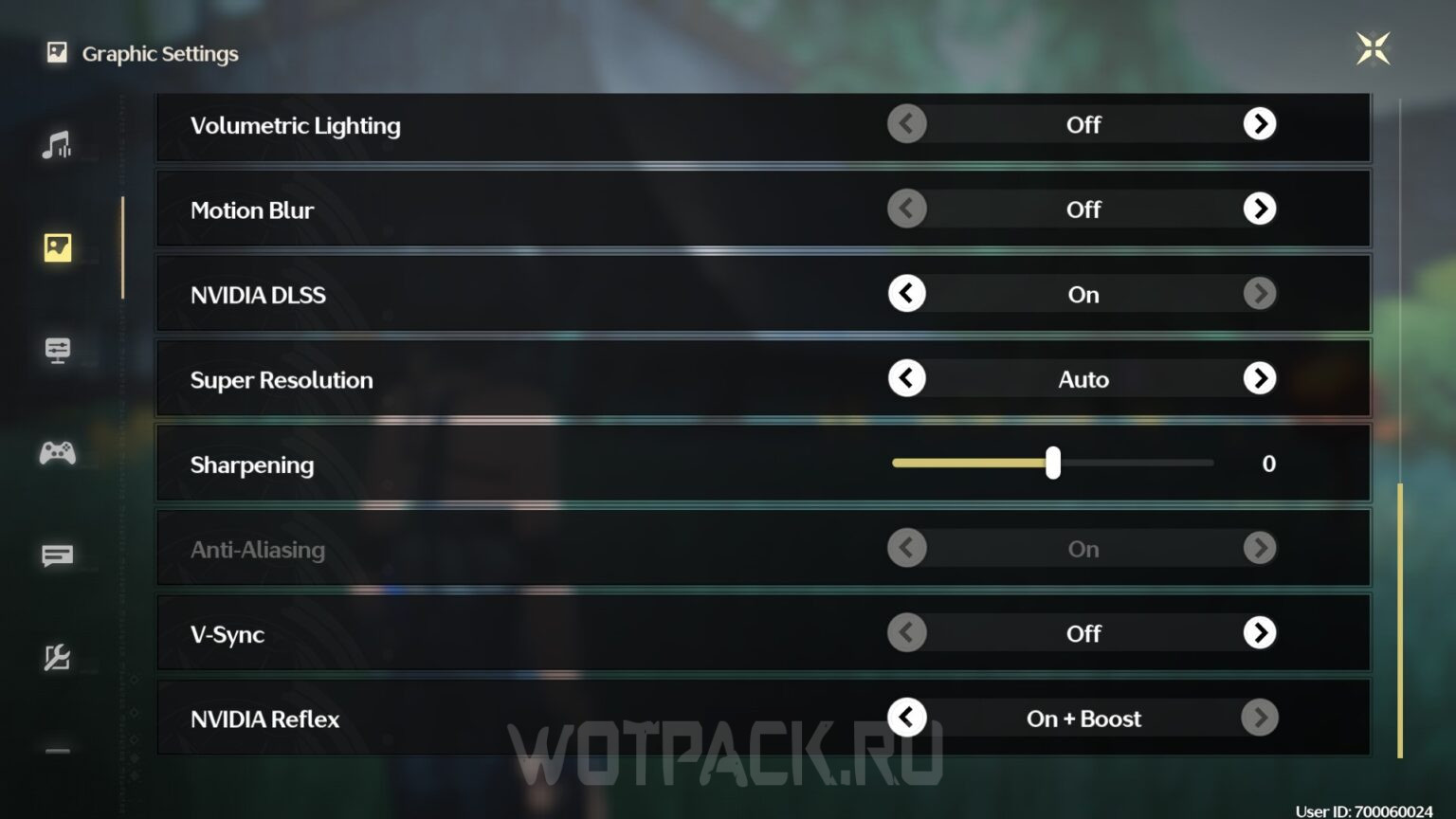Click the Graphic Settings header icon
This screenshot has width=1456, height=819.
(56, 52)
